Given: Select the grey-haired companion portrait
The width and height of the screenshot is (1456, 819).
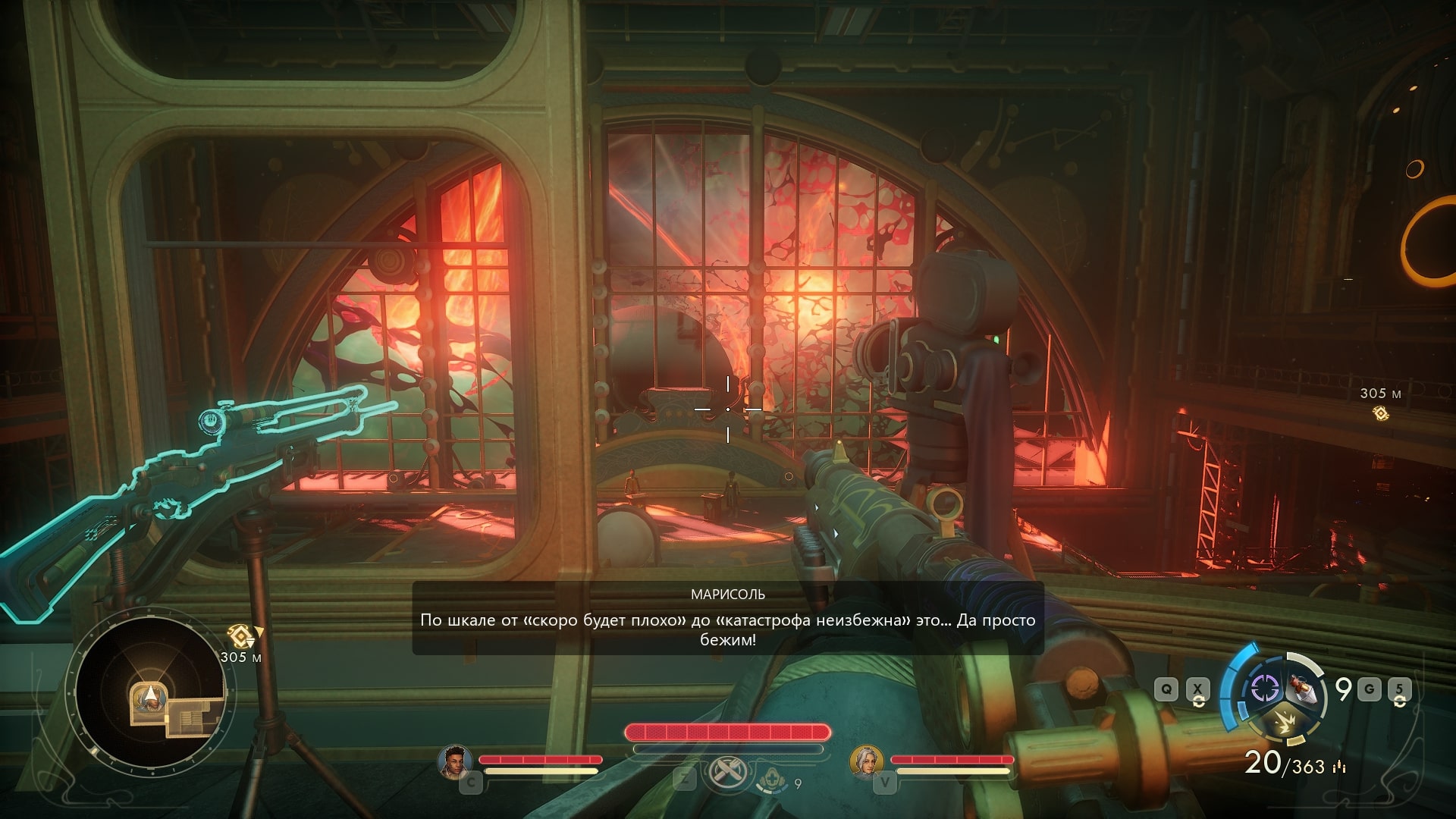Looking at the screenshot, I should (866, 761).
